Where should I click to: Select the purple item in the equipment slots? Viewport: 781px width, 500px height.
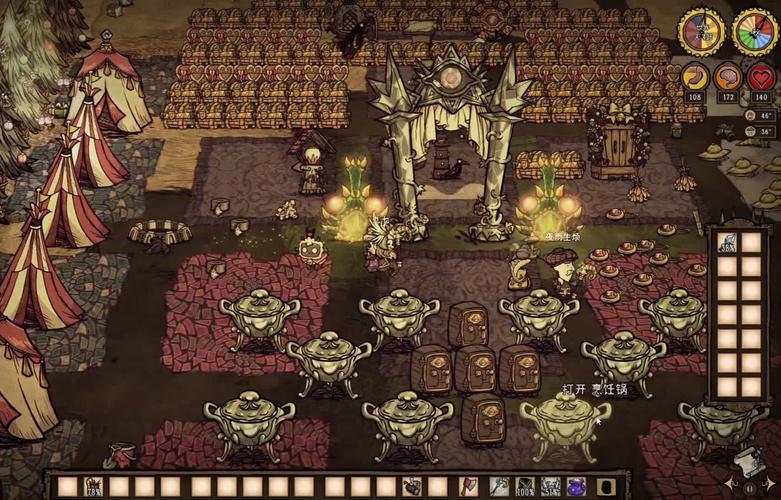[x=577, y=487]
